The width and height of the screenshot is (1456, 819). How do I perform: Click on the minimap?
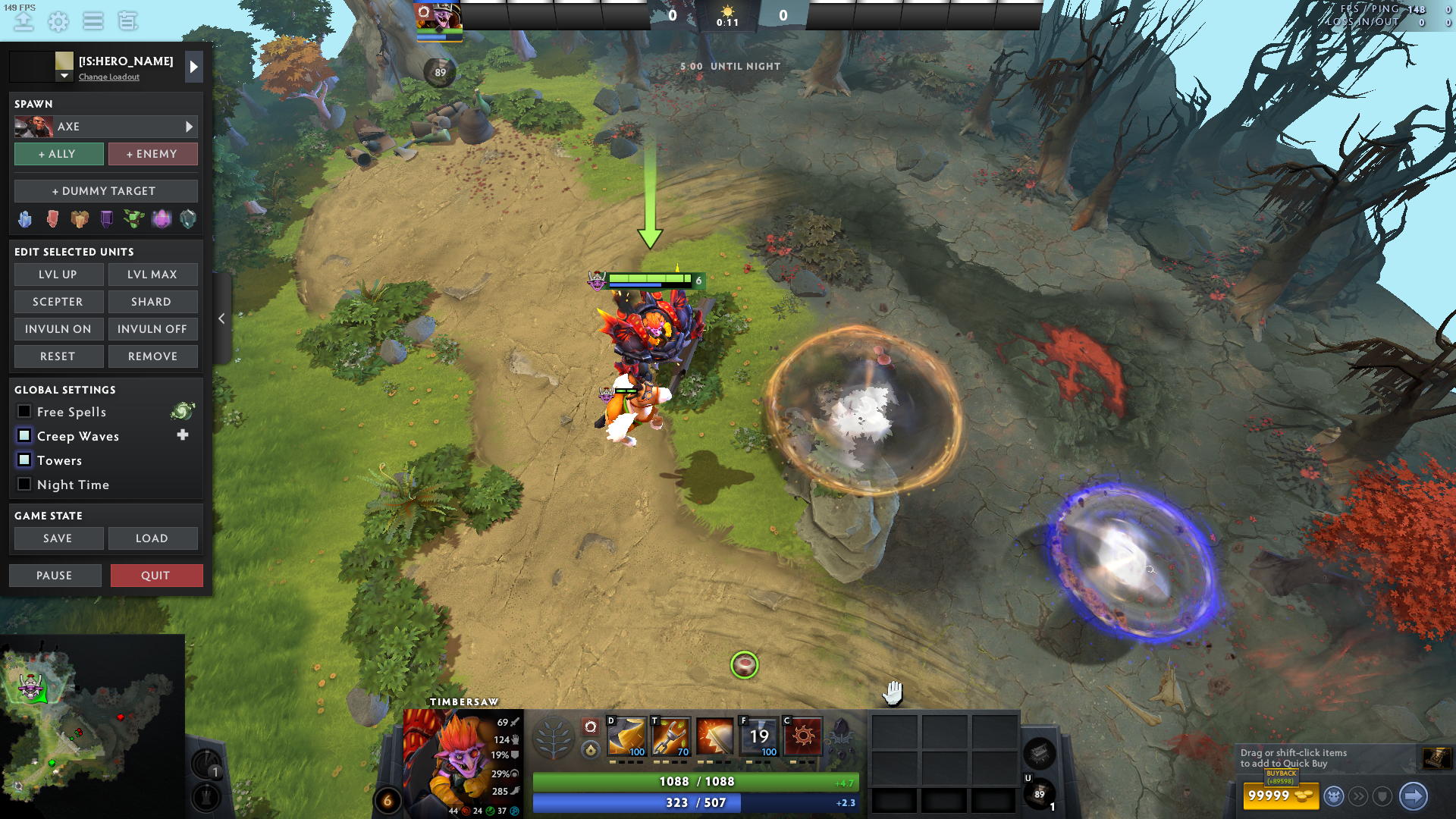[x=91, y=720]
